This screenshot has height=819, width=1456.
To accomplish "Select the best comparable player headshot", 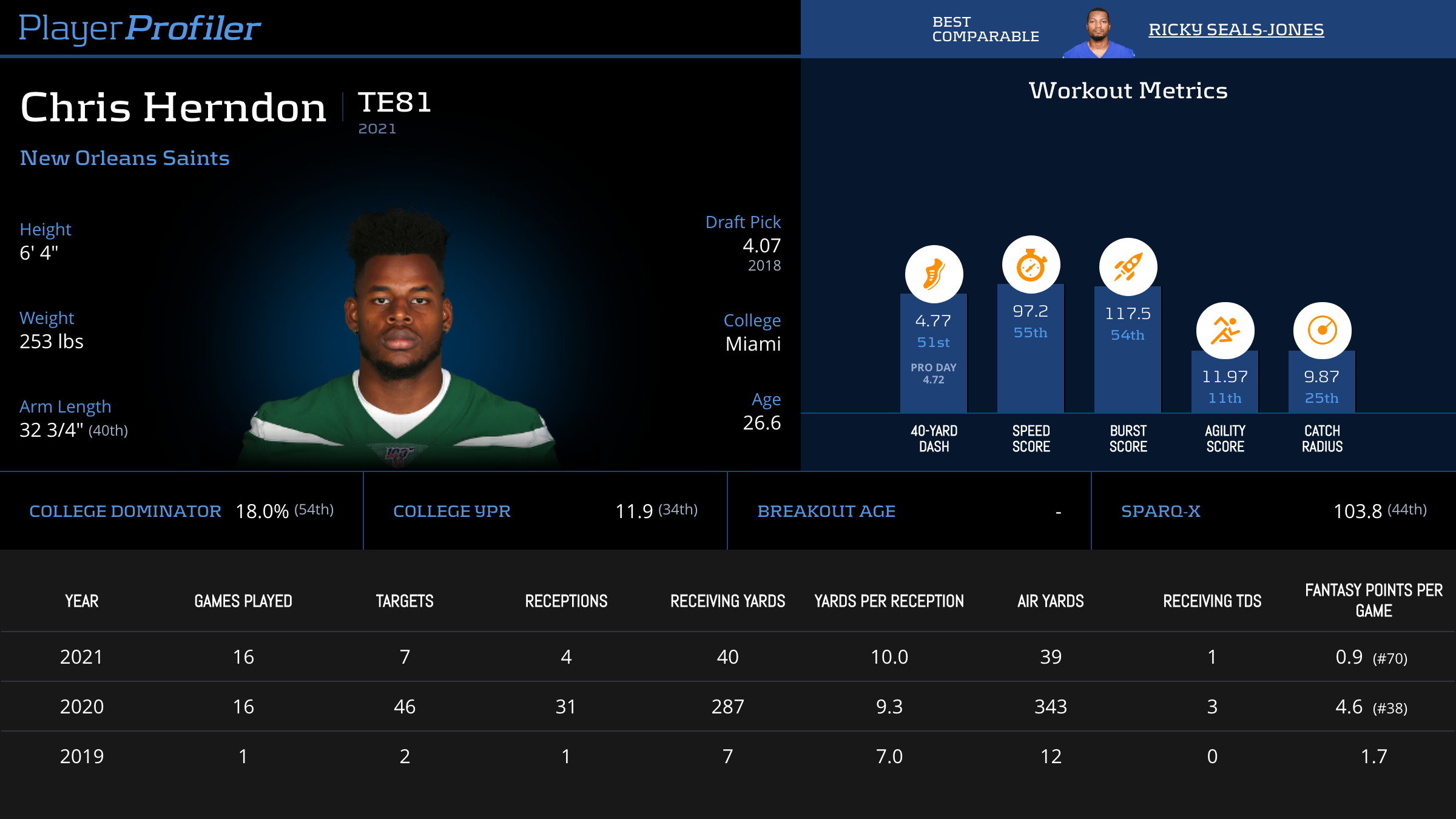I will pos(1099,33).
